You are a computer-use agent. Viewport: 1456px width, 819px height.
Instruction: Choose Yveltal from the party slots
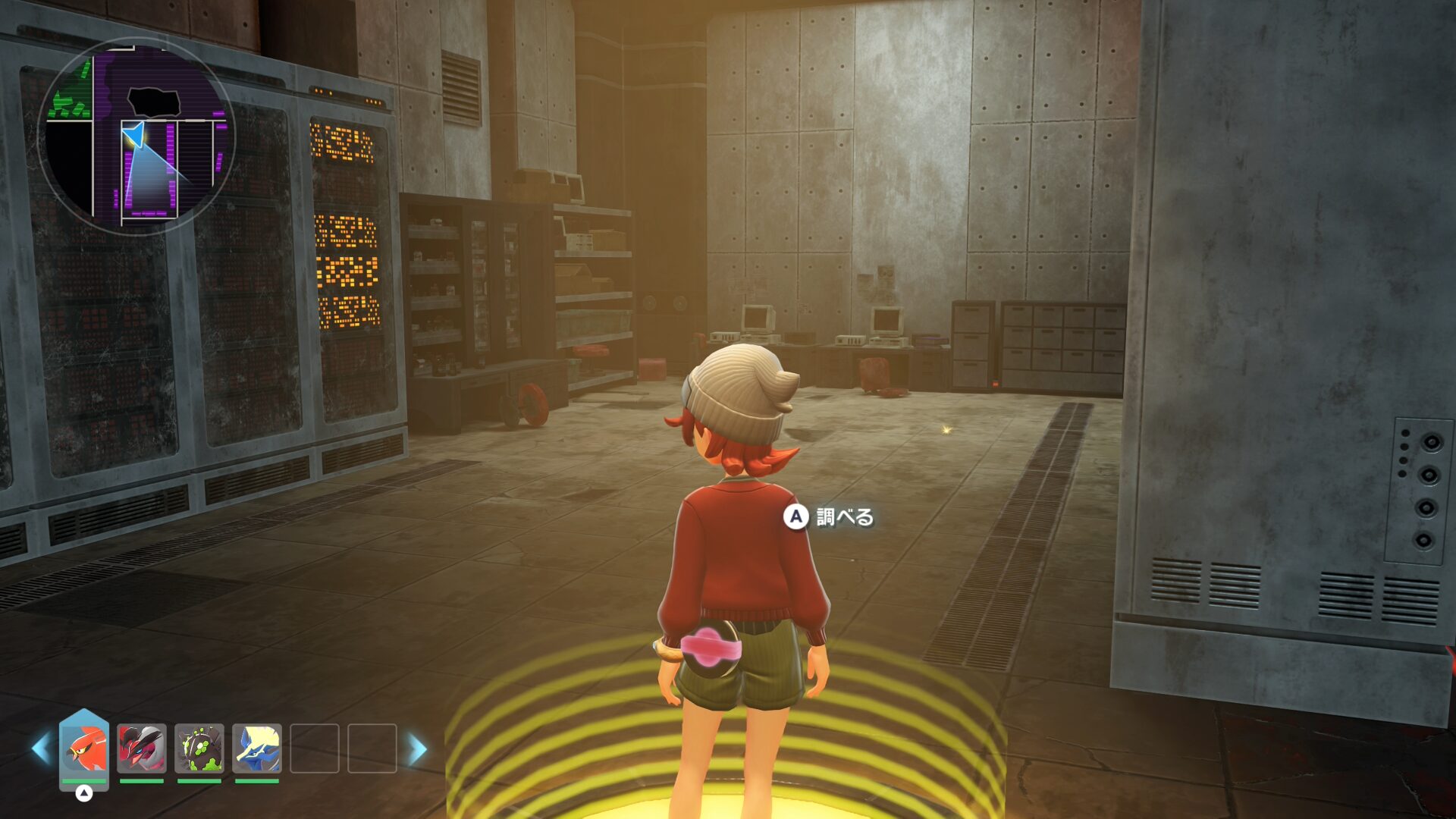[142, 748]
